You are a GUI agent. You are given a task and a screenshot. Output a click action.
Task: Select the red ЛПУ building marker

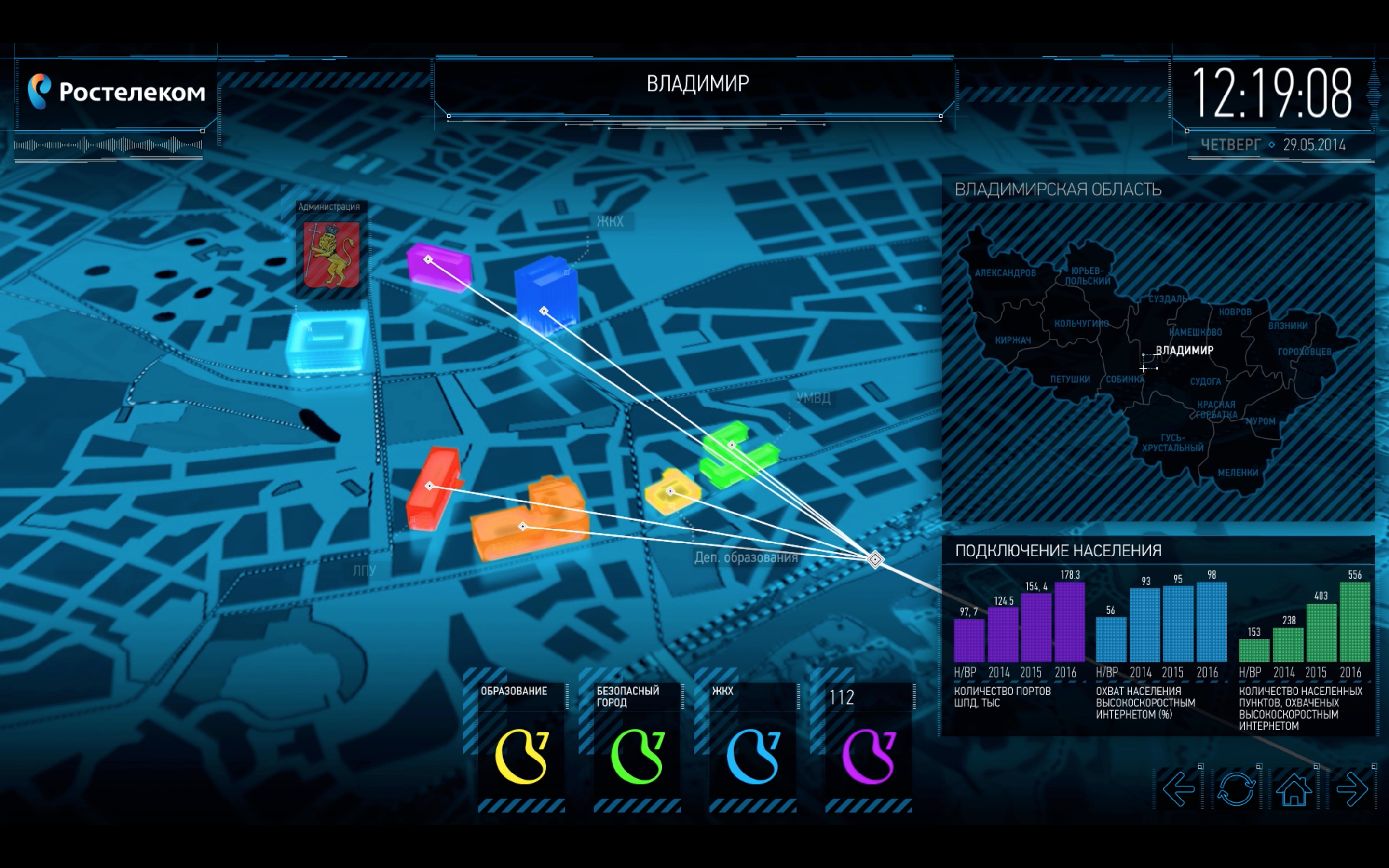(434, 488)
